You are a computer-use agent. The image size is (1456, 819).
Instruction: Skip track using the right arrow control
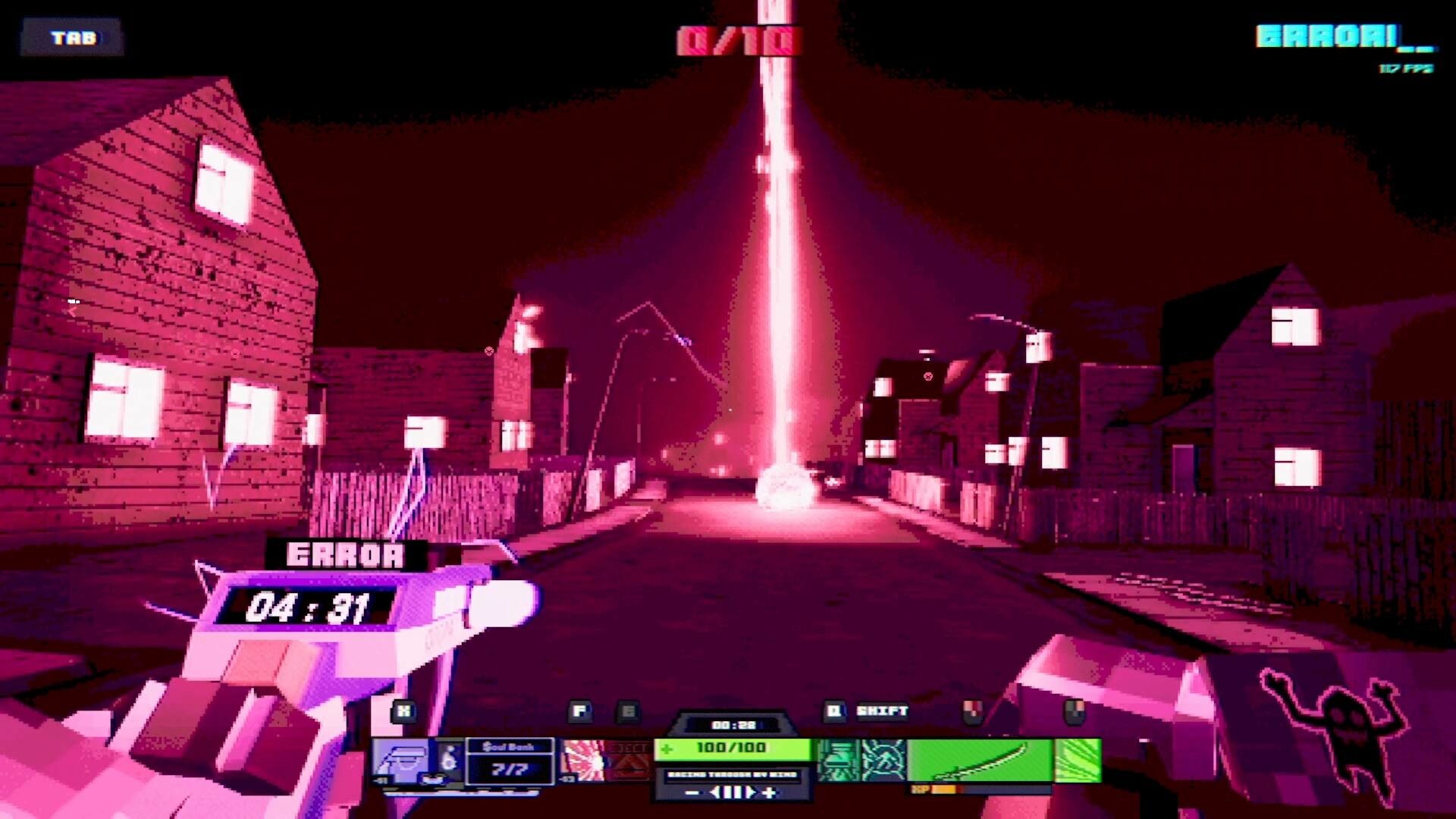(x=755, y=792)
